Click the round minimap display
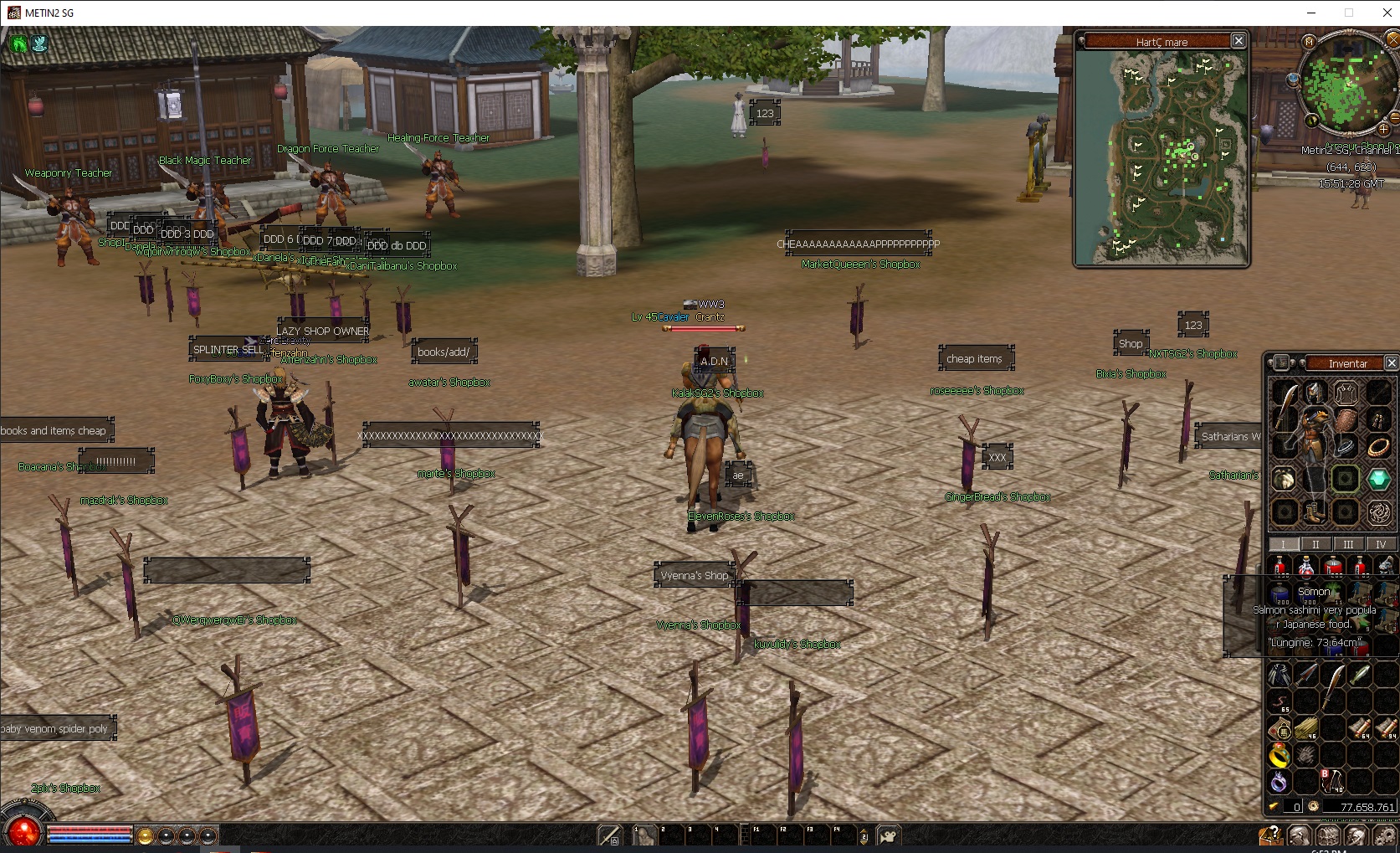The image size is (1400, 853). (1346, 84)
